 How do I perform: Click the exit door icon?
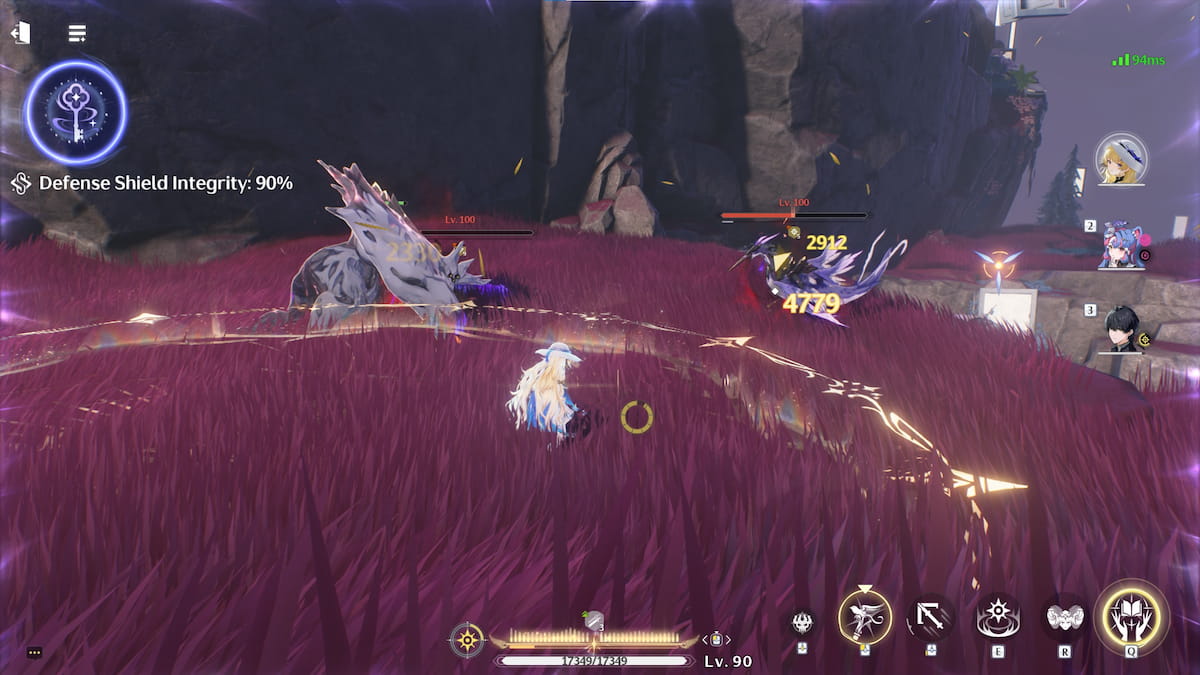[x=20, y=33]
